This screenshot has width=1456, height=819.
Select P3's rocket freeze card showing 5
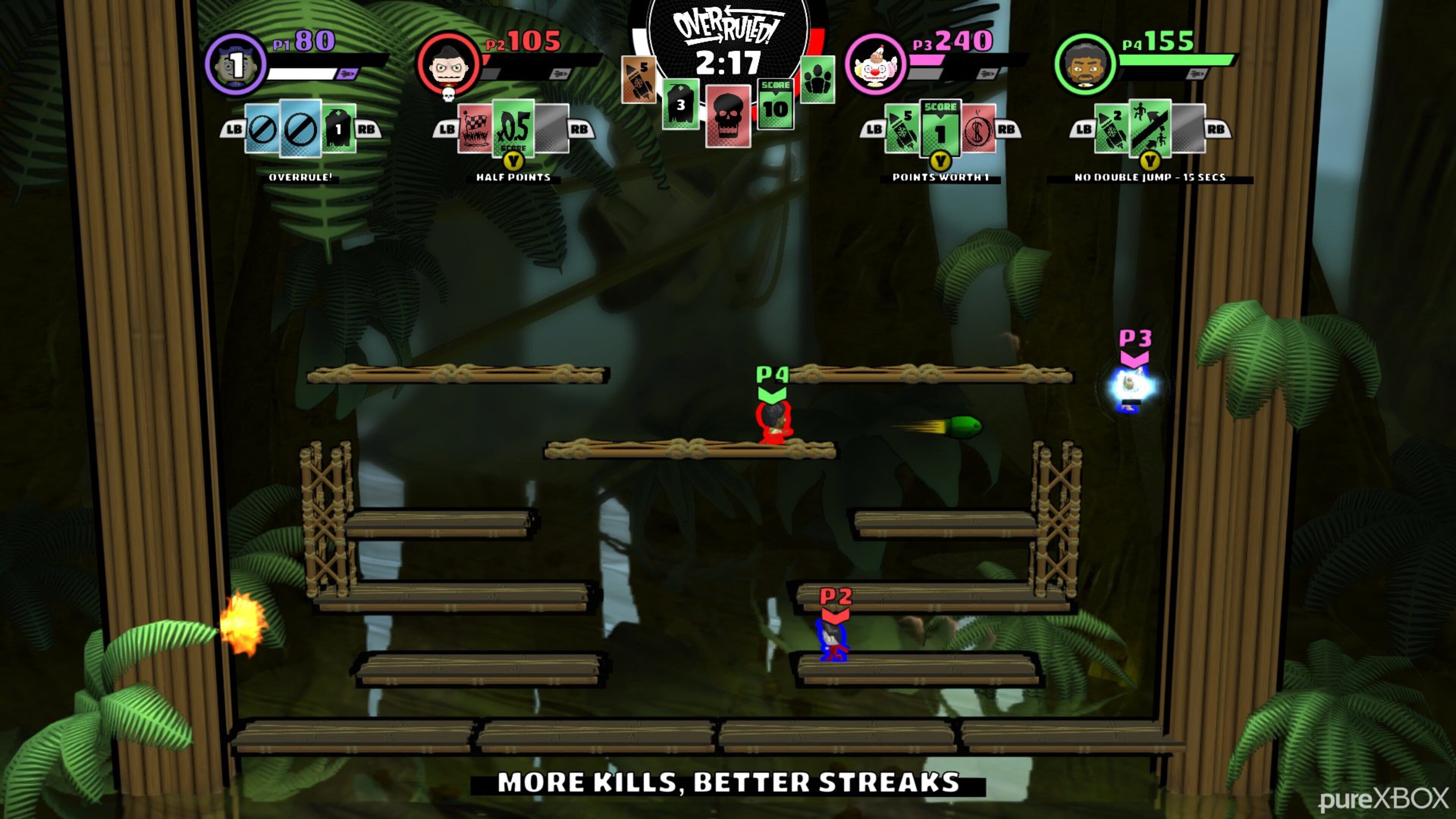pyautogui.click(x=902, y=129)
